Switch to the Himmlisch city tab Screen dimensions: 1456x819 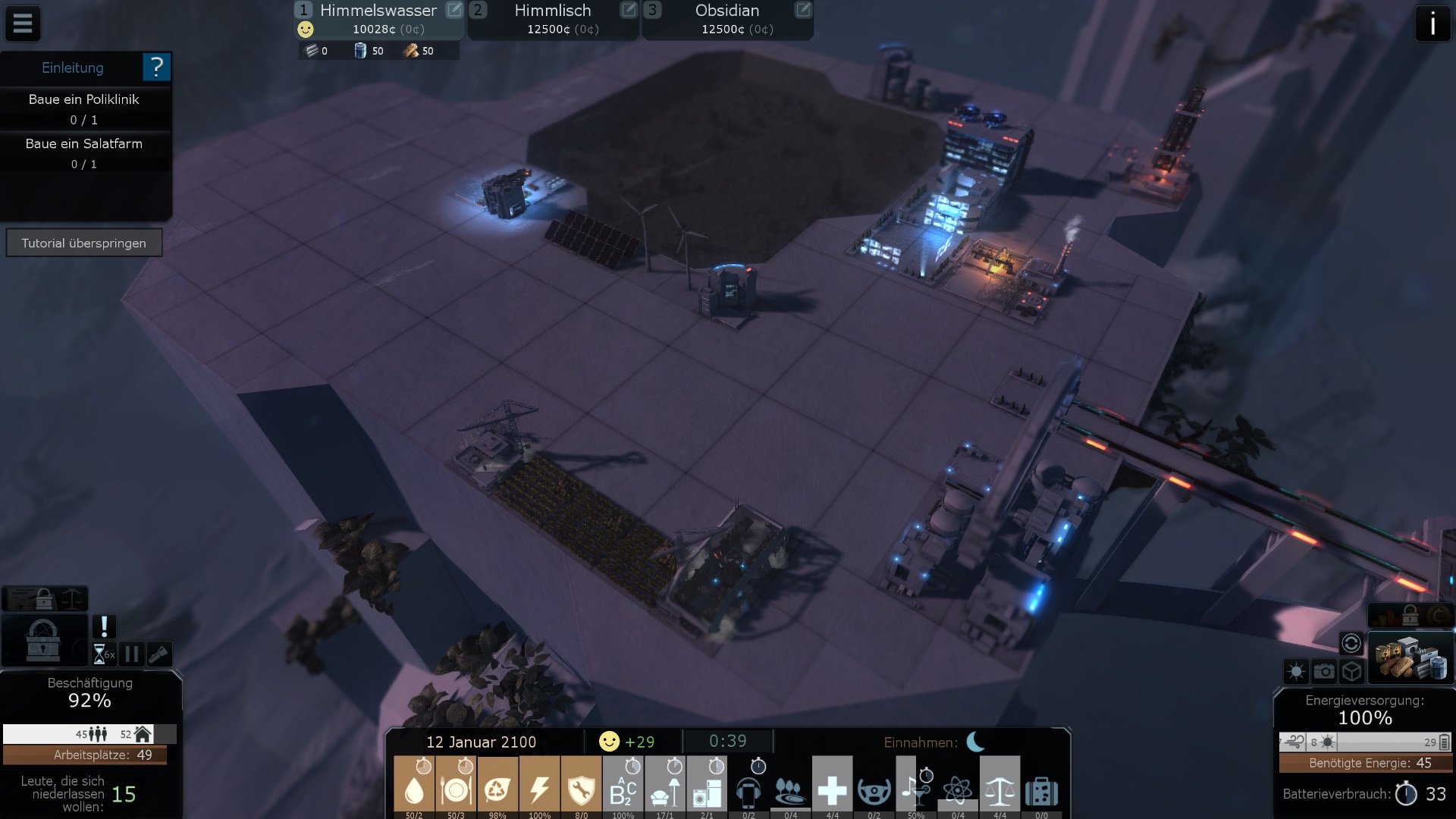click(553, 20)
